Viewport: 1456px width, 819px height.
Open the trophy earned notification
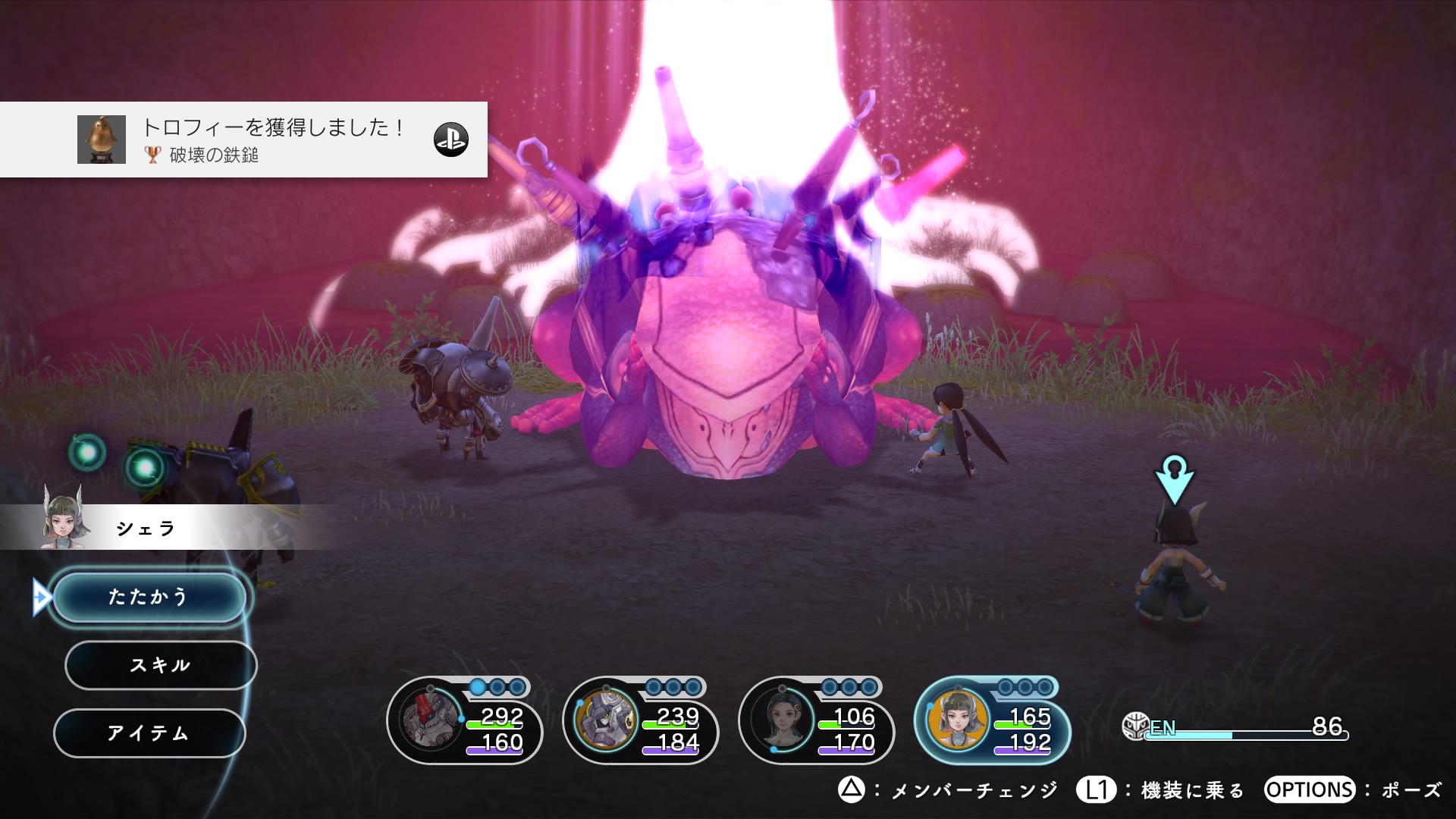click(243, 140)
